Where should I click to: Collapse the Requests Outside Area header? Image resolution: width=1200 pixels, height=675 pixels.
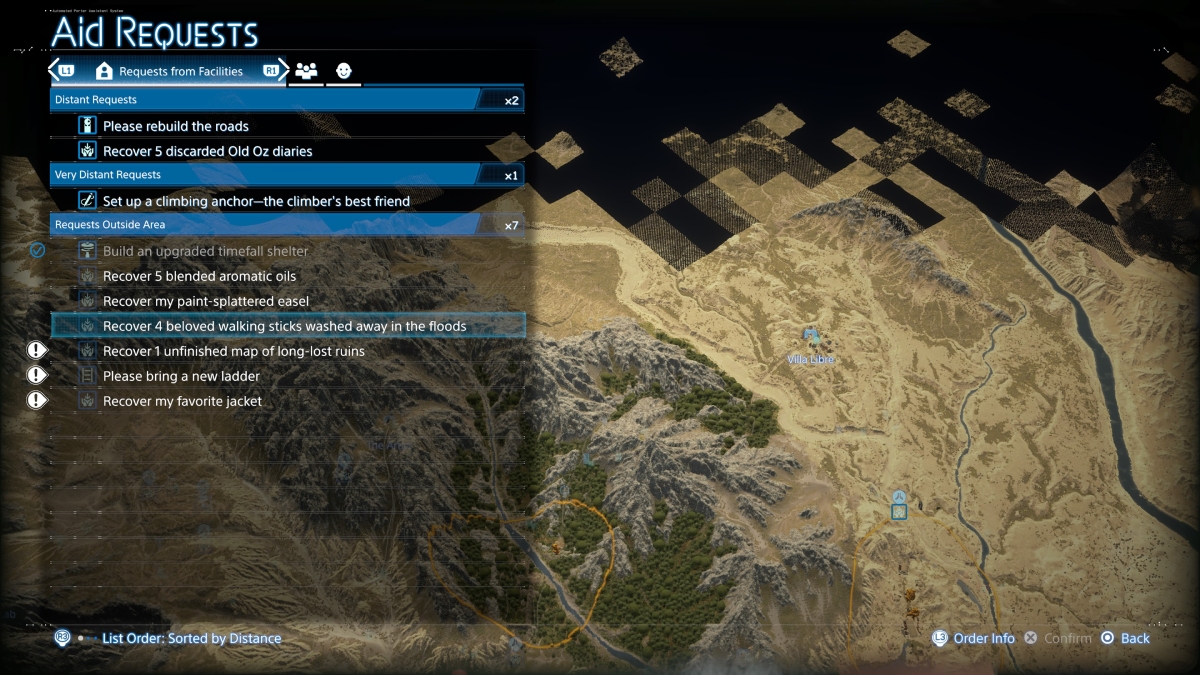[x=286, y=225]
